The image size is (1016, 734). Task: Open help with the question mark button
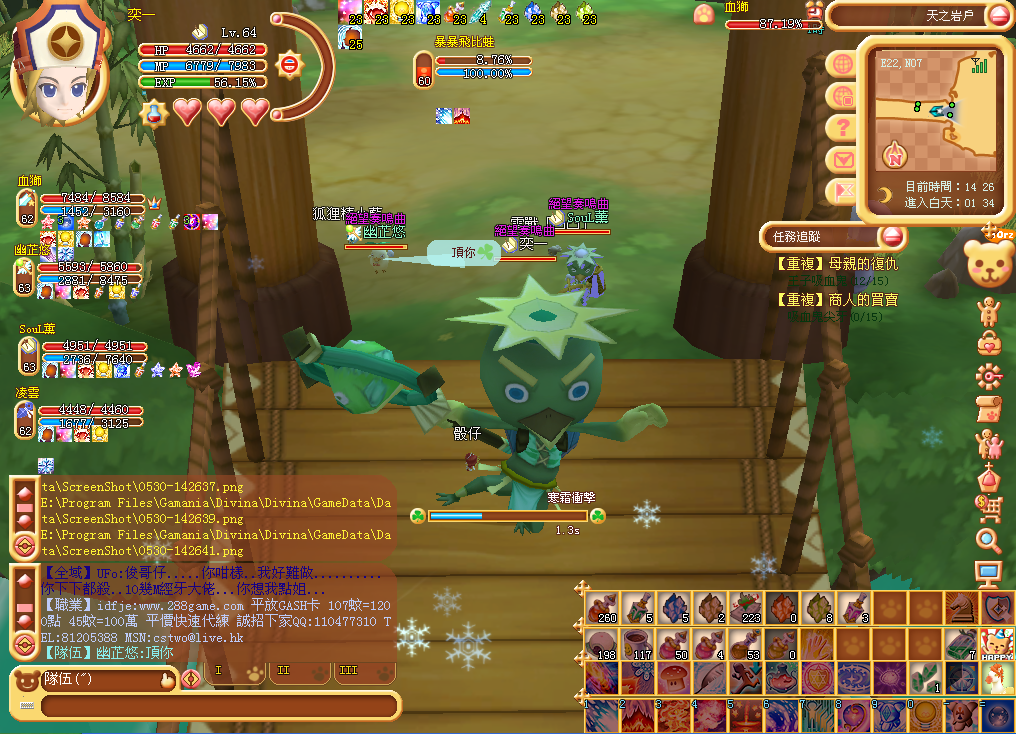pyautogui.click(x=843, y=128)
